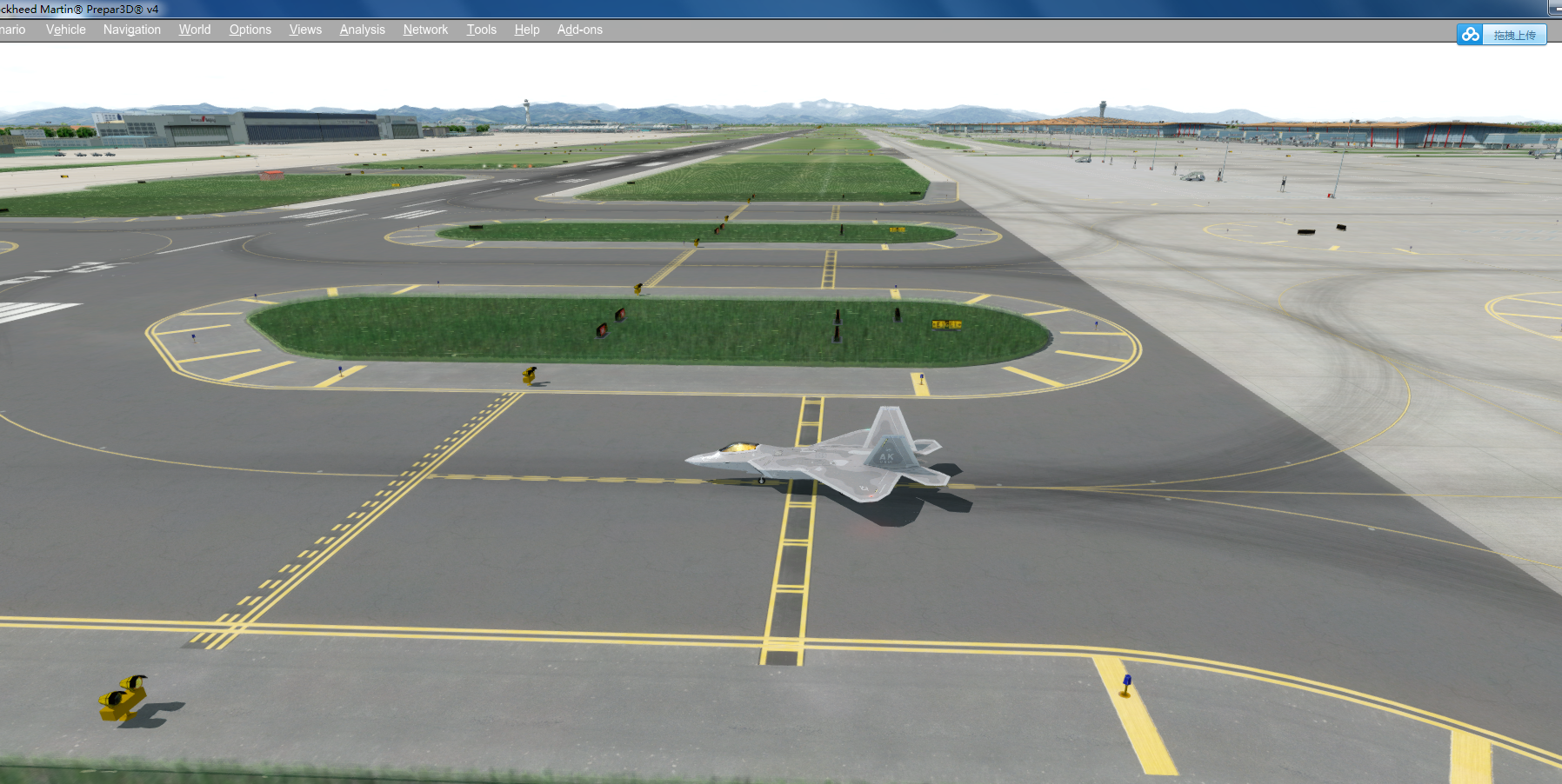Open the Views menu
Viewport: 1562px width, 784px height.
coord(304,29)
